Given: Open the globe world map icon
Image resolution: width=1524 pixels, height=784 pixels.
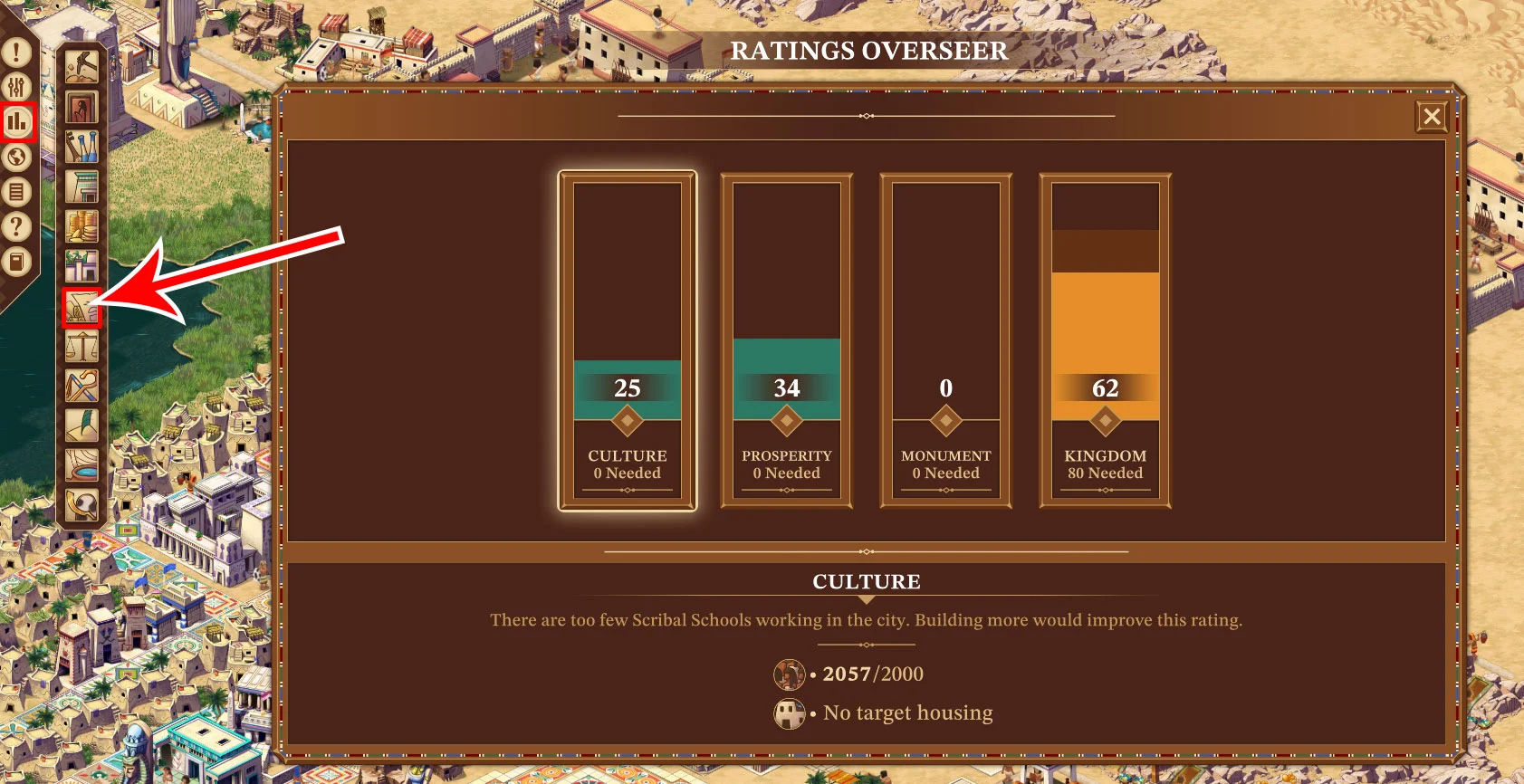Looking at the screenshot, I should click(16, 158).
